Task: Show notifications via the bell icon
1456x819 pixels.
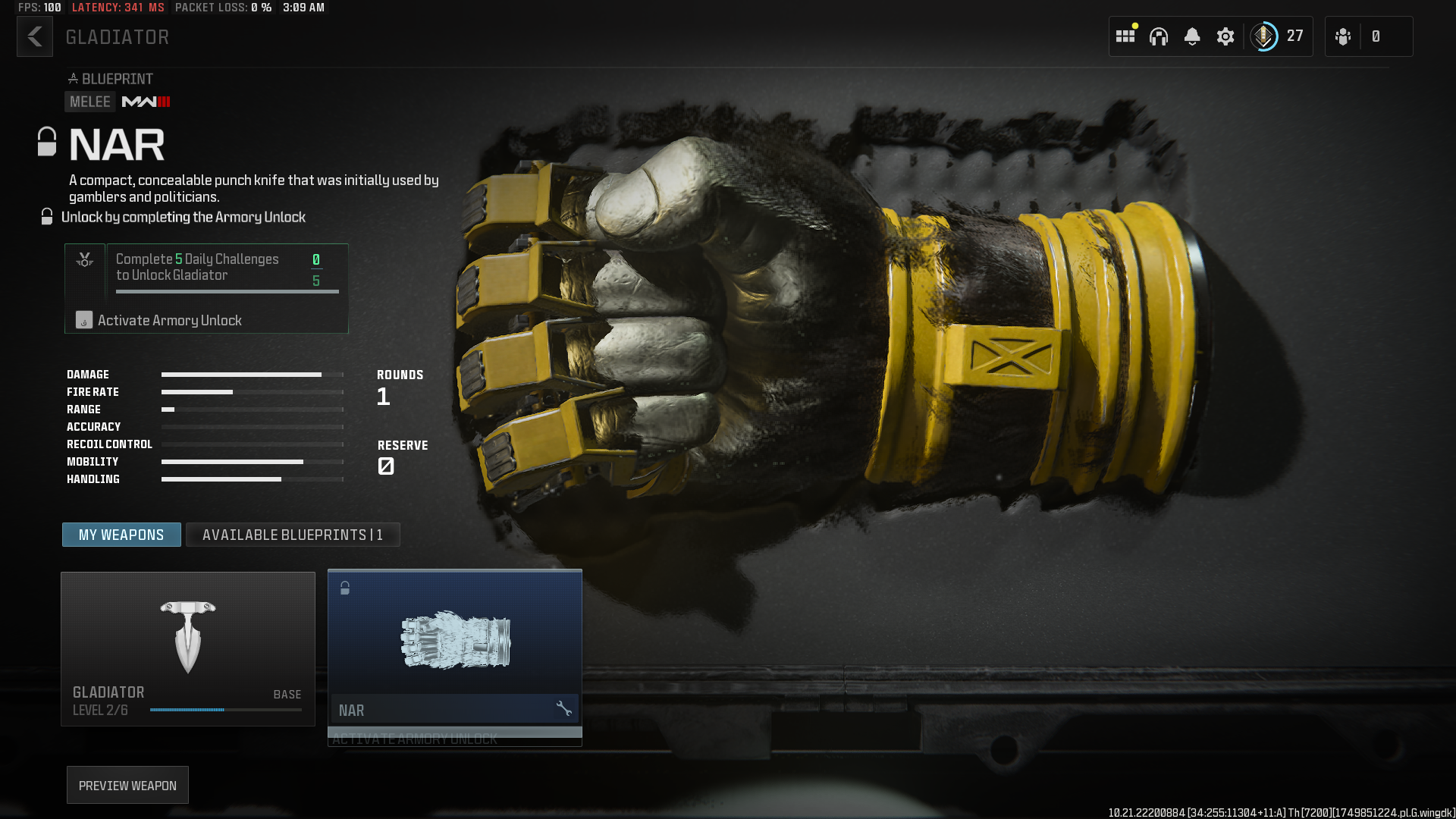Action: tap(1191, 36)
